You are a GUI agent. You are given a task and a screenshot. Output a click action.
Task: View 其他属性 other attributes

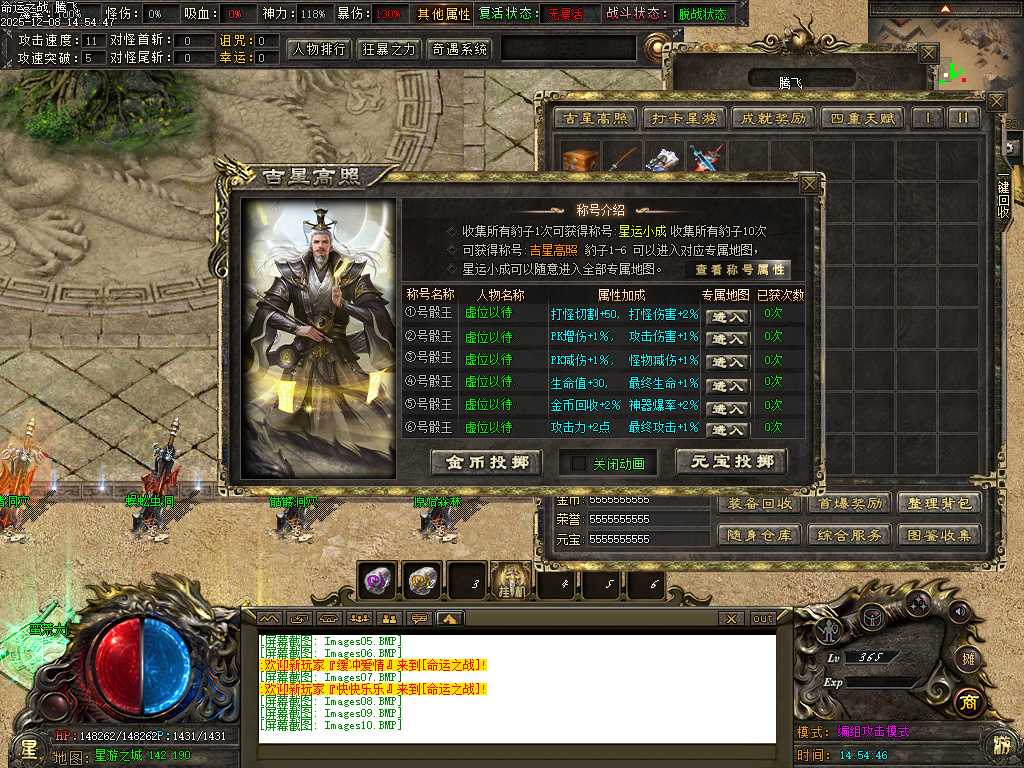click(x=443, y=15)
